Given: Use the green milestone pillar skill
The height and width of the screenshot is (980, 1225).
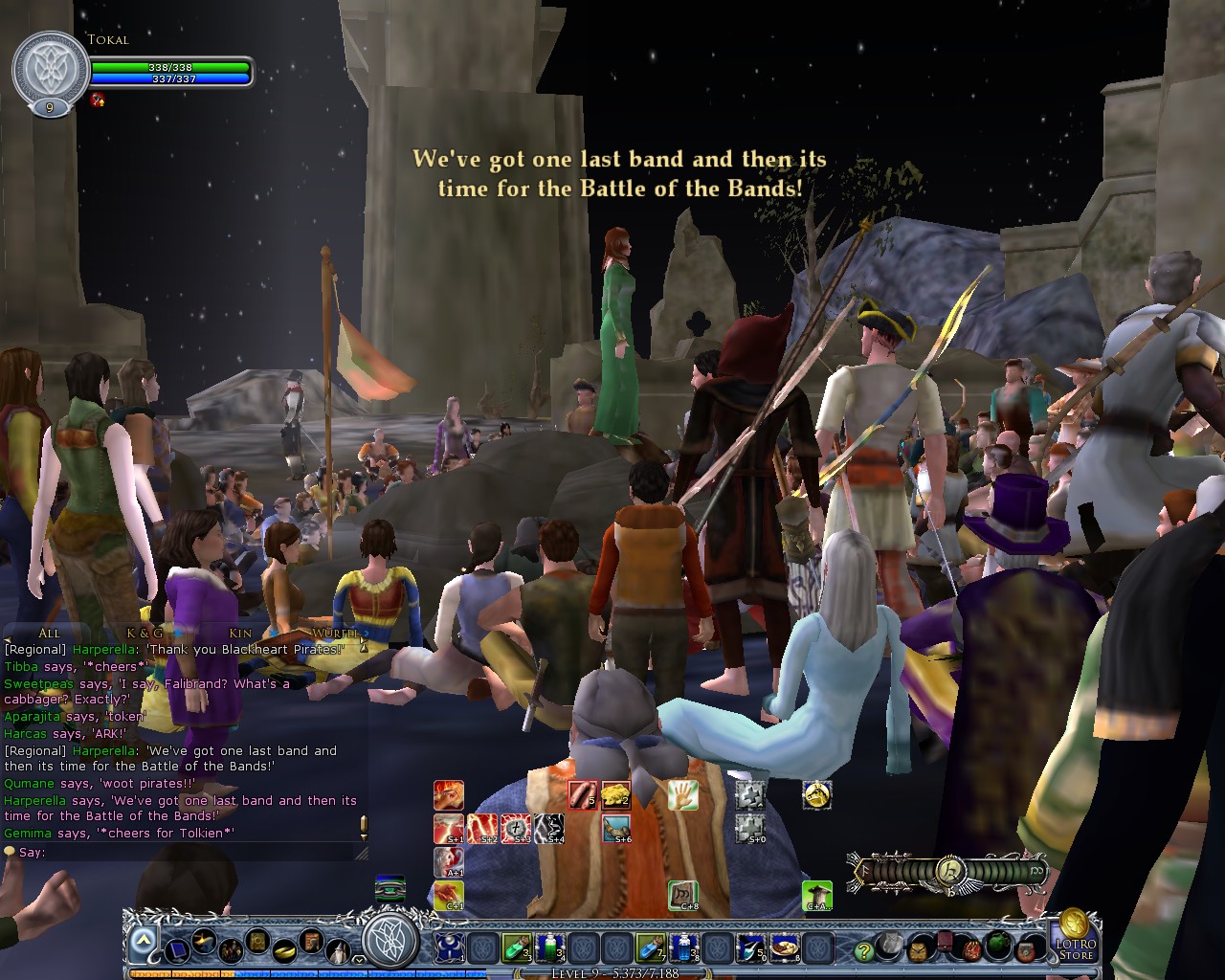Looking at the screenshot, I should [816, 896].
